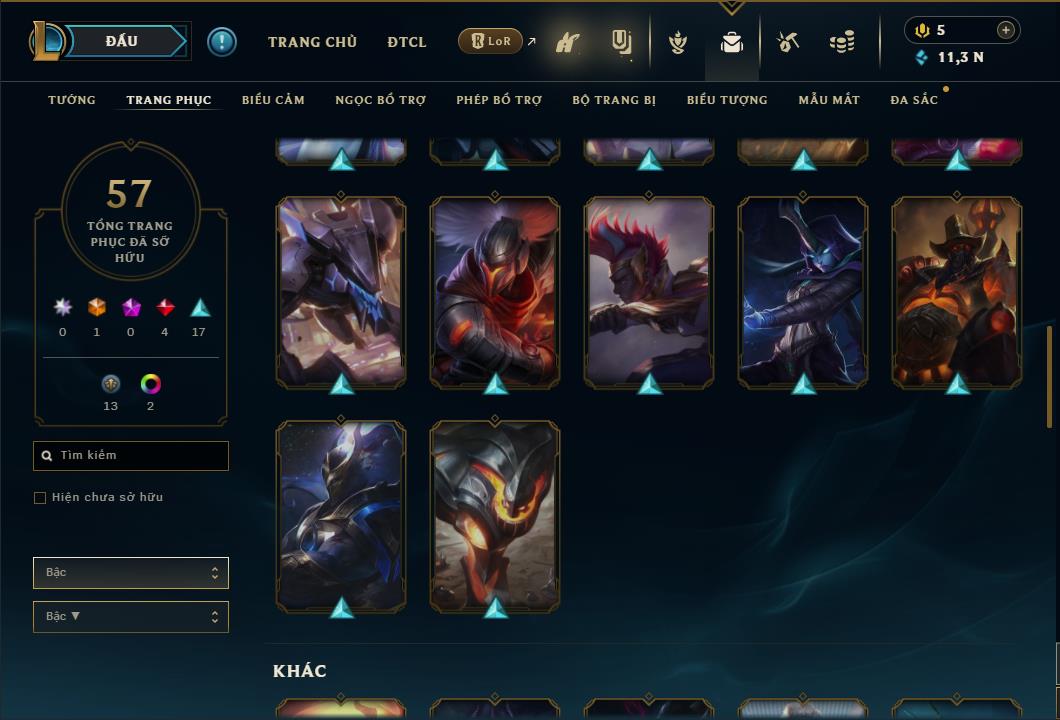Select the PHÉP BỔ TRỢ tab
The image size is (1060, 720).
tap(499, 100)
